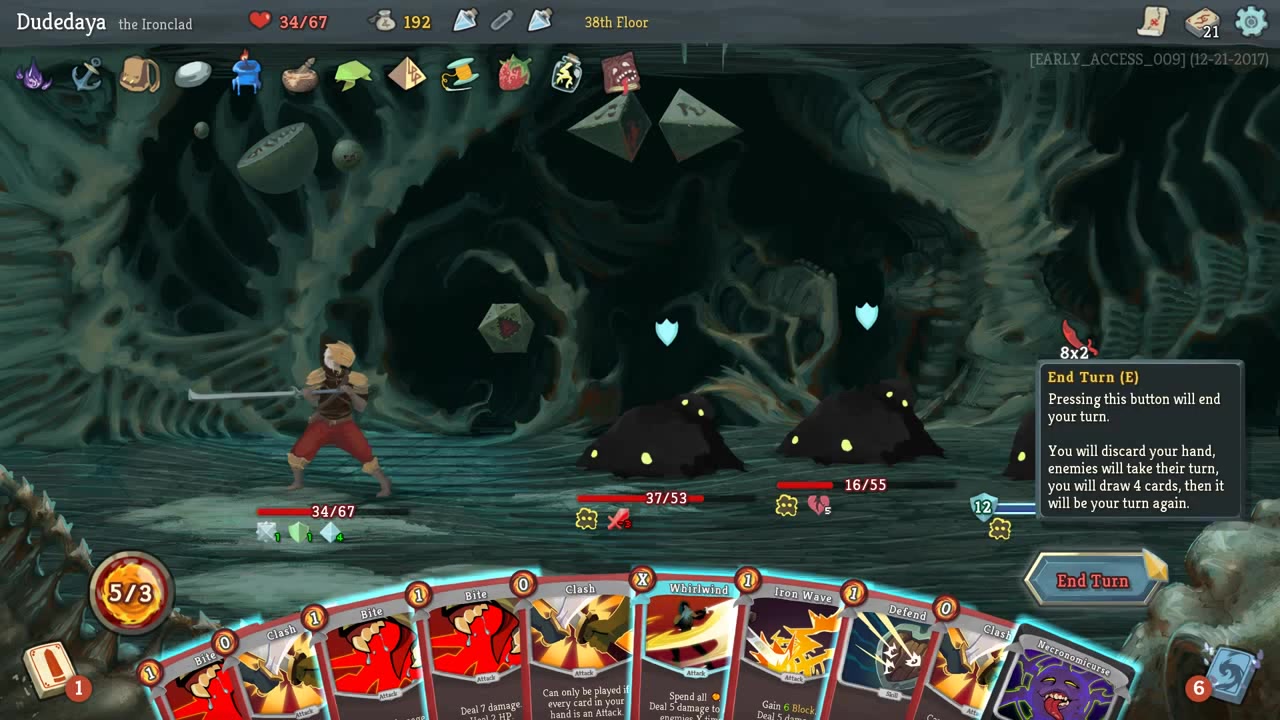Inspect the strawberry relic
Image resolution: width=1280 pixels, height=720 pixels.
(x=514, y=75)
